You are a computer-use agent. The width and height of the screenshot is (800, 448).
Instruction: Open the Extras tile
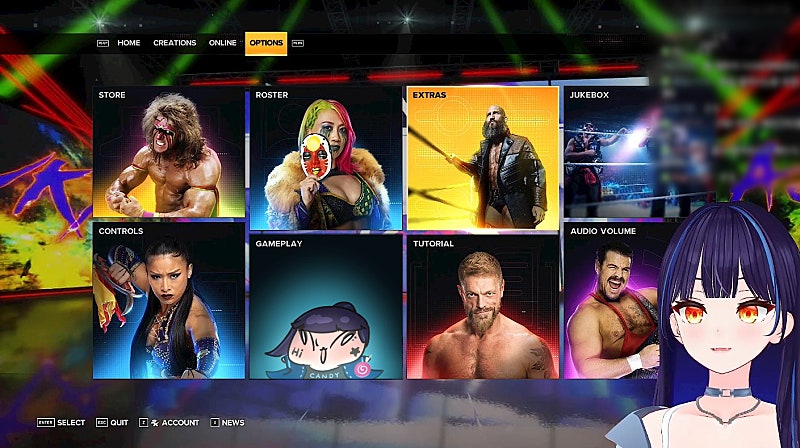click(x=482, y=158)
